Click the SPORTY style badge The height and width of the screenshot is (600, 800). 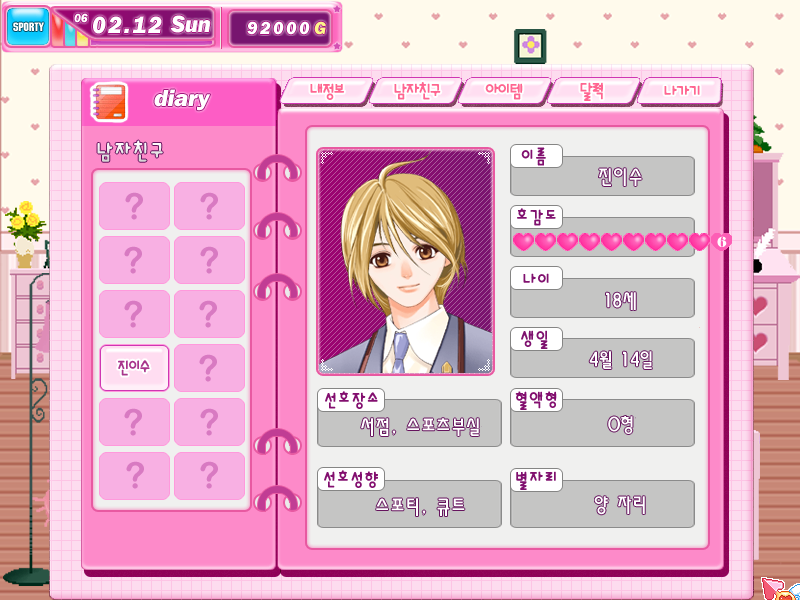click(x=27, y=27)
